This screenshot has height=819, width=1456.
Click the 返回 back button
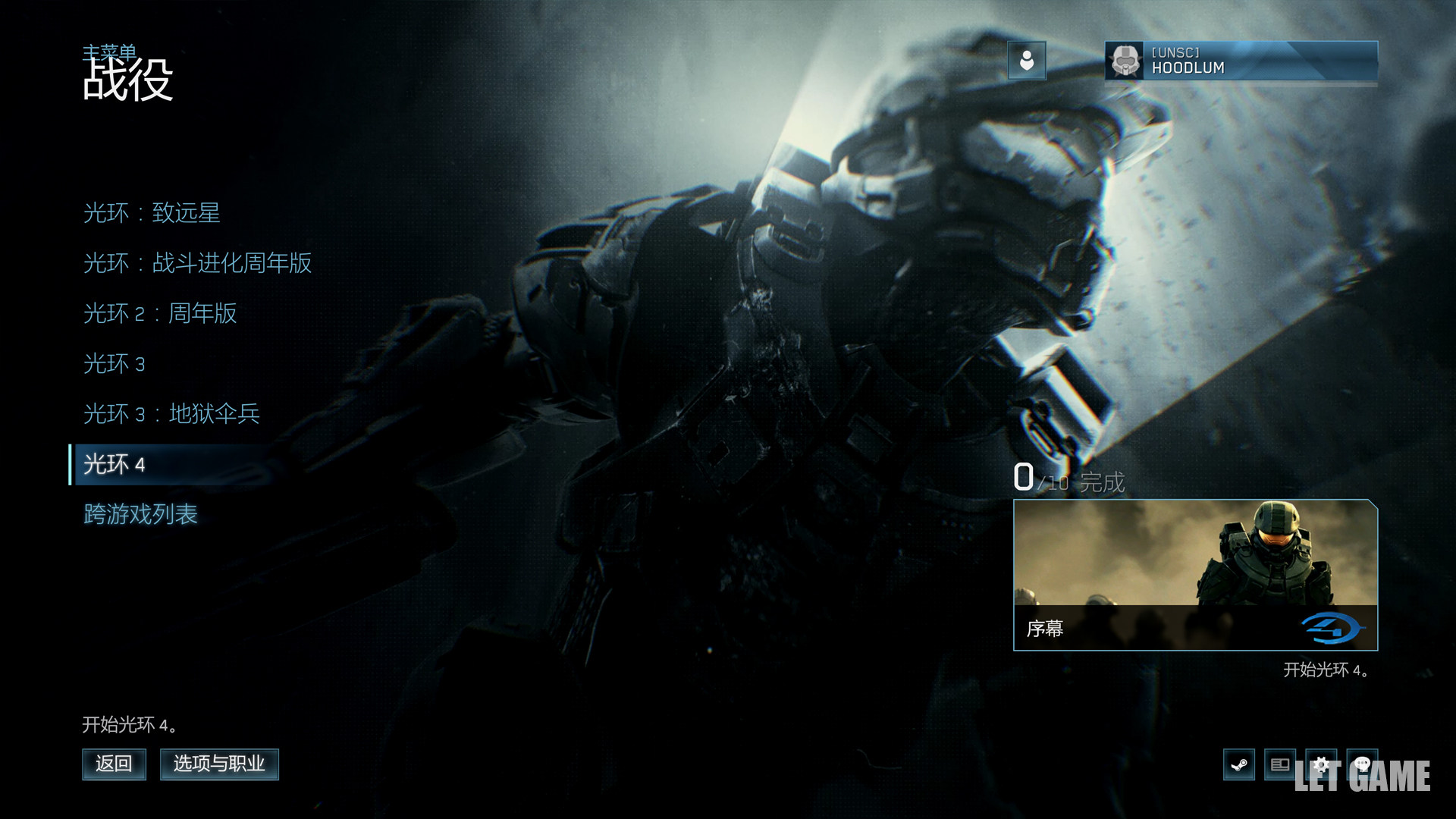[114, 764]
